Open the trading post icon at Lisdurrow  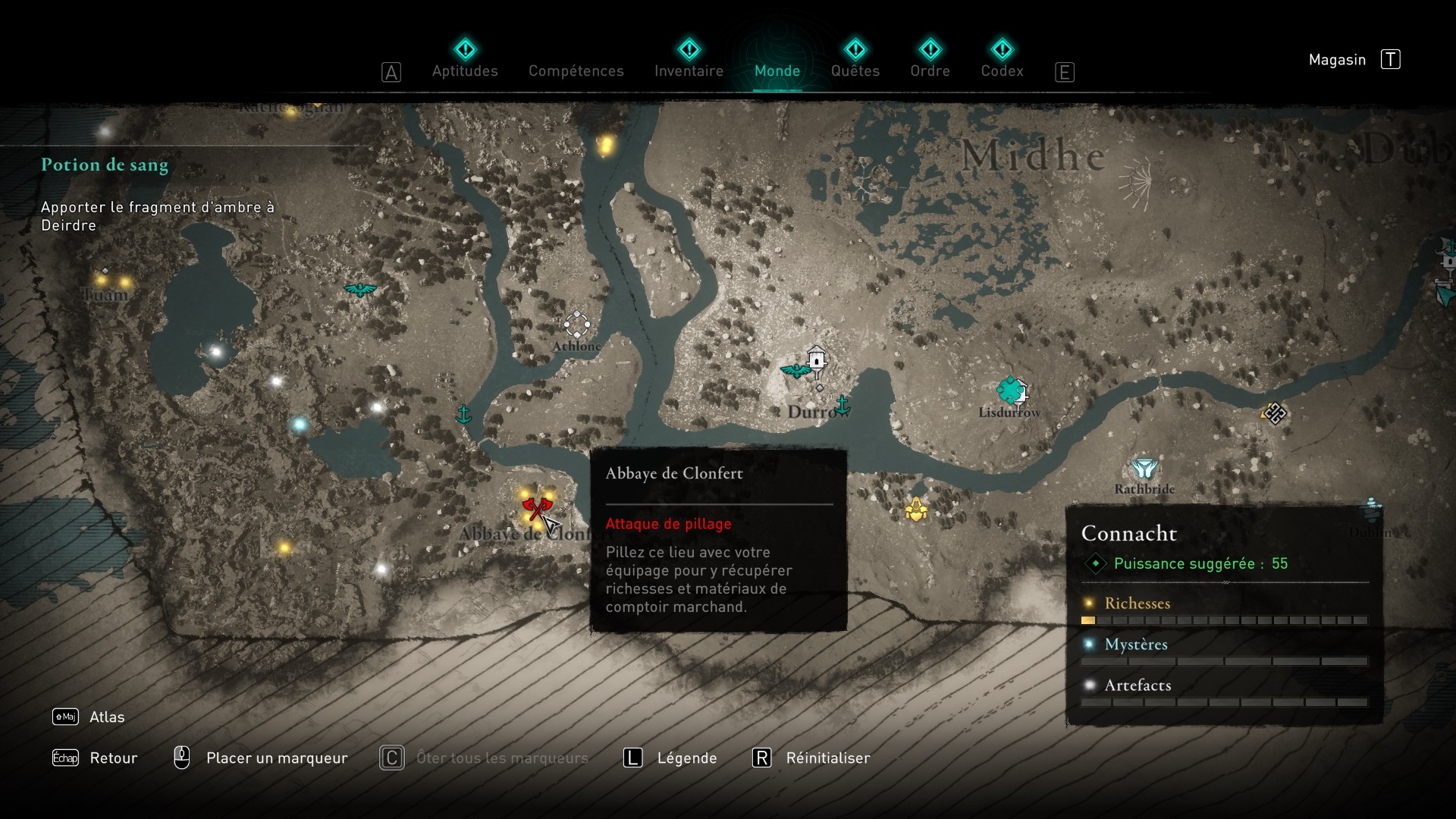tap(1012, 391)
